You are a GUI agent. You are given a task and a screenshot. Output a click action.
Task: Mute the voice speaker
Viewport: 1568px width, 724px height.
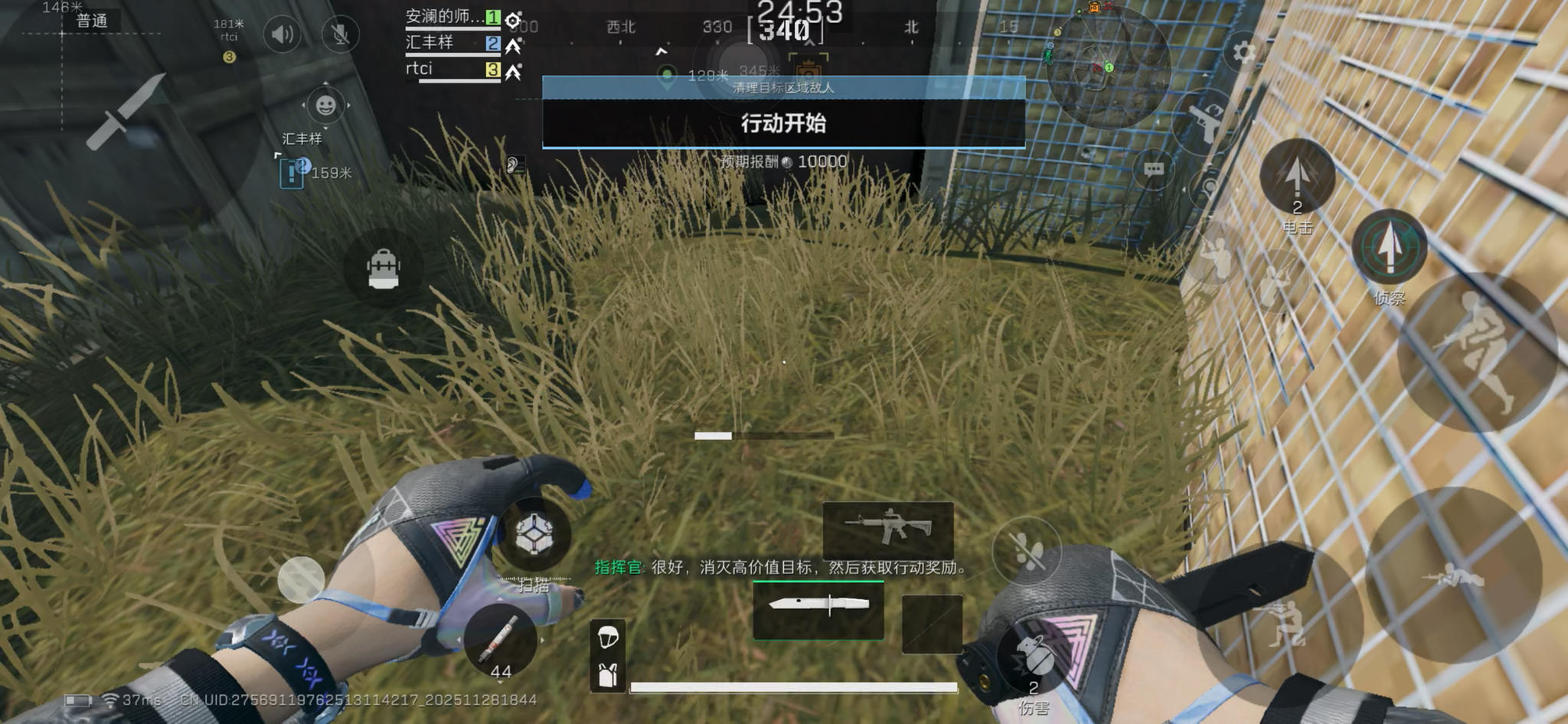click(x=283, y=33)
